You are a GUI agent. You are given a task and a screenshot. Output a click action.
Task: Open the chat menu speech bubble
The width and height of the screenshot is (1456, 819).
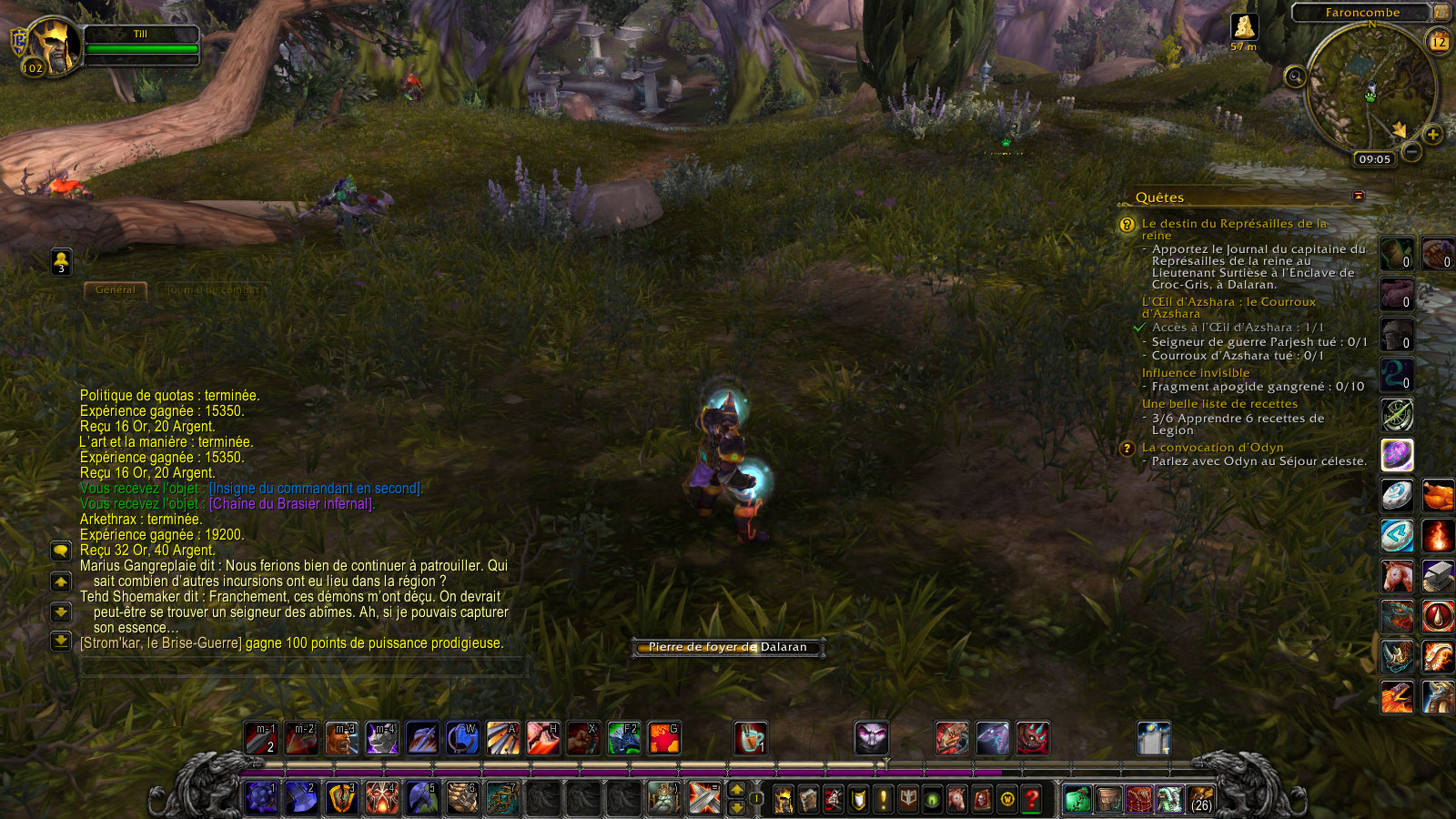(x=61, y=551)
